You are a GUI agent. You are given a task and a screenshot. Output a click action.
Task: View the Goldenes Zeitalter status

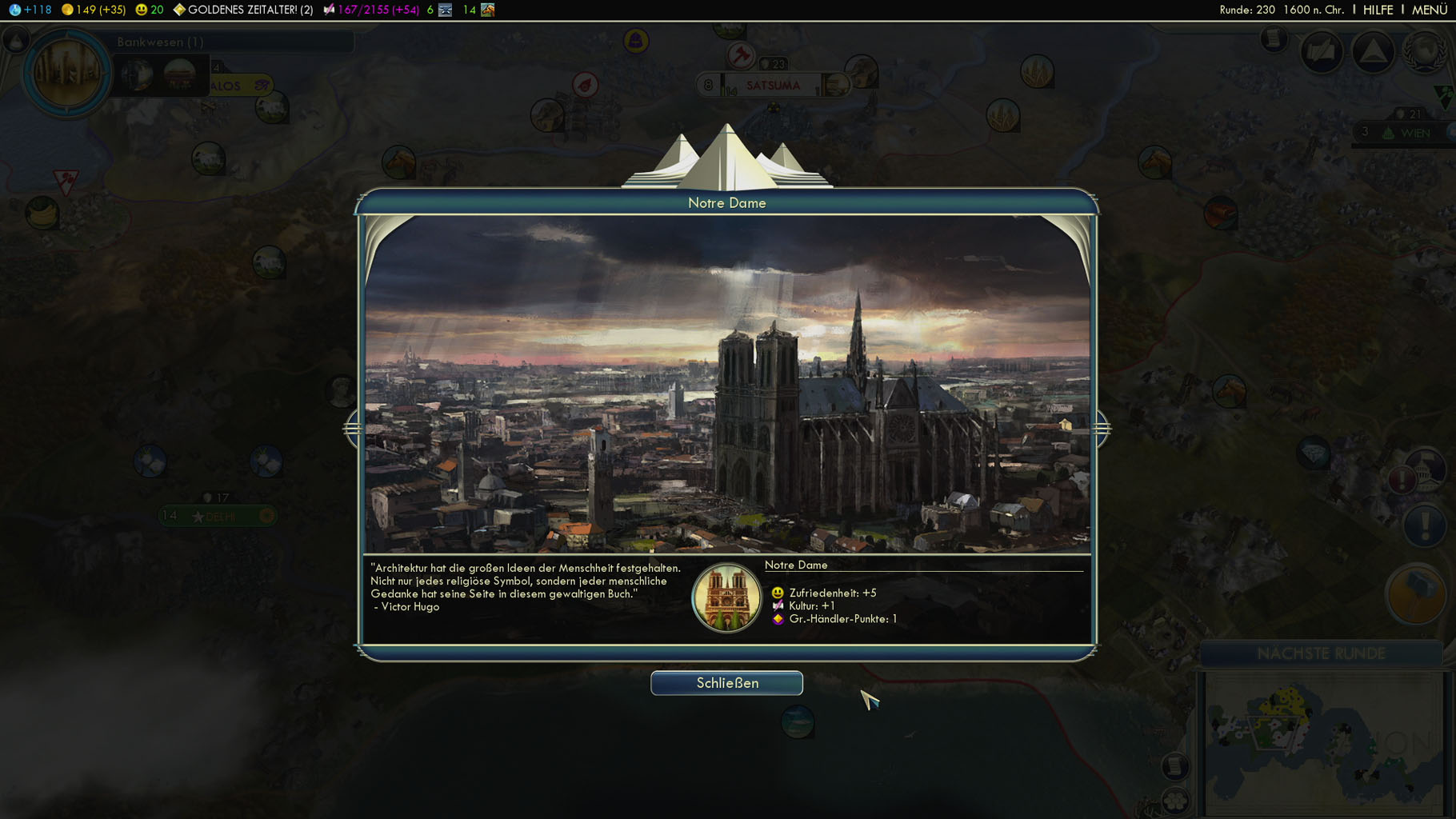(243, 10)
